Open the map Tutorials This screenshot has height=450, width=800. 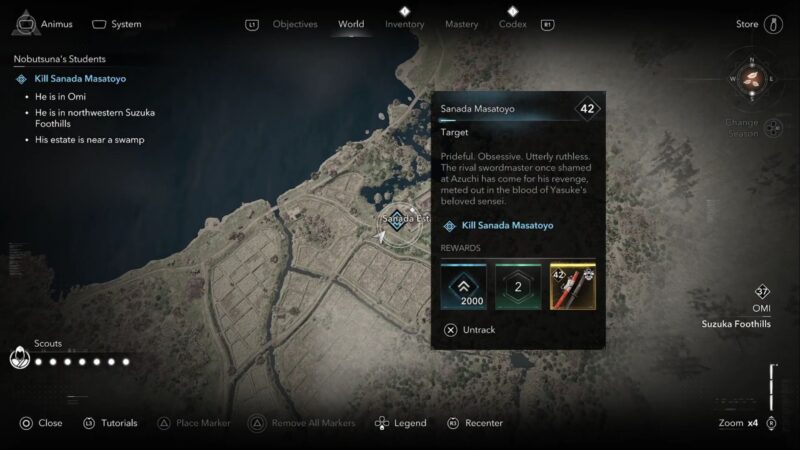coord(110,423)
